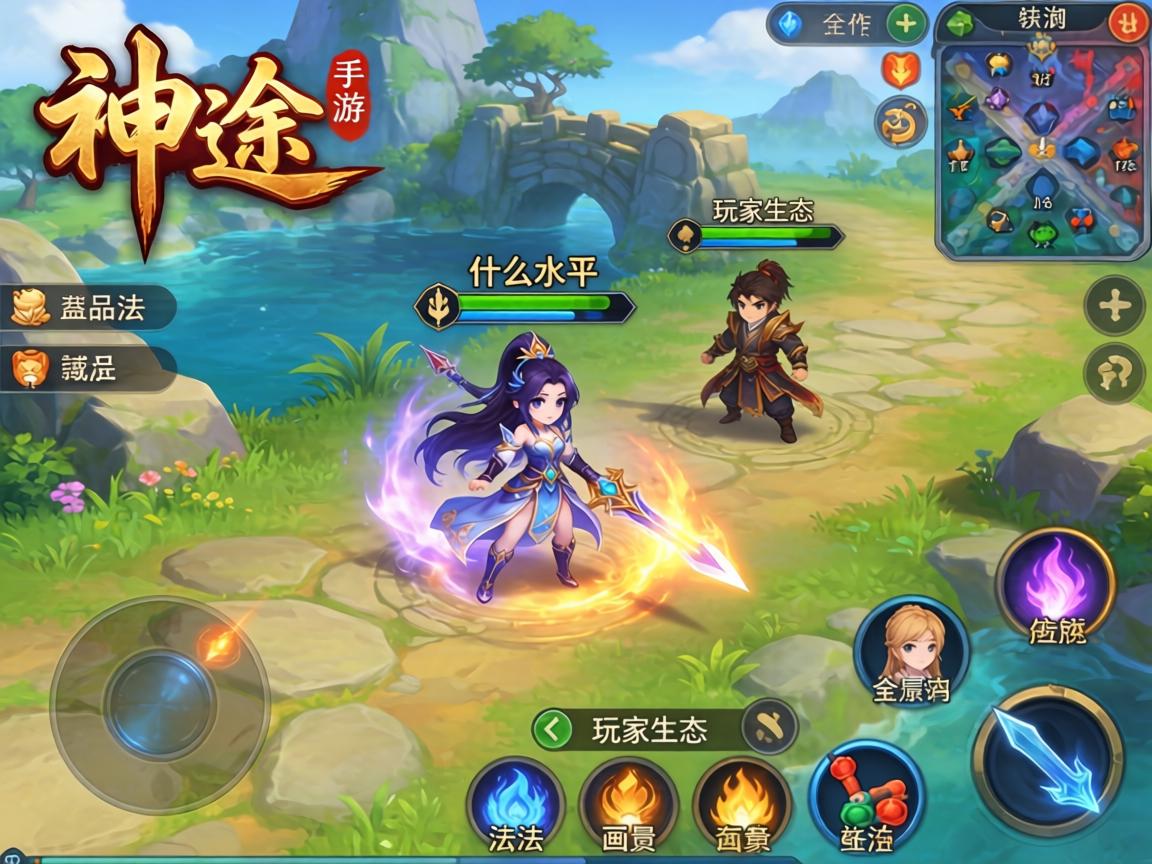Select the golden swirl round icon
1152x864 pixels.
pyautogui.click(x=900, y=123)
